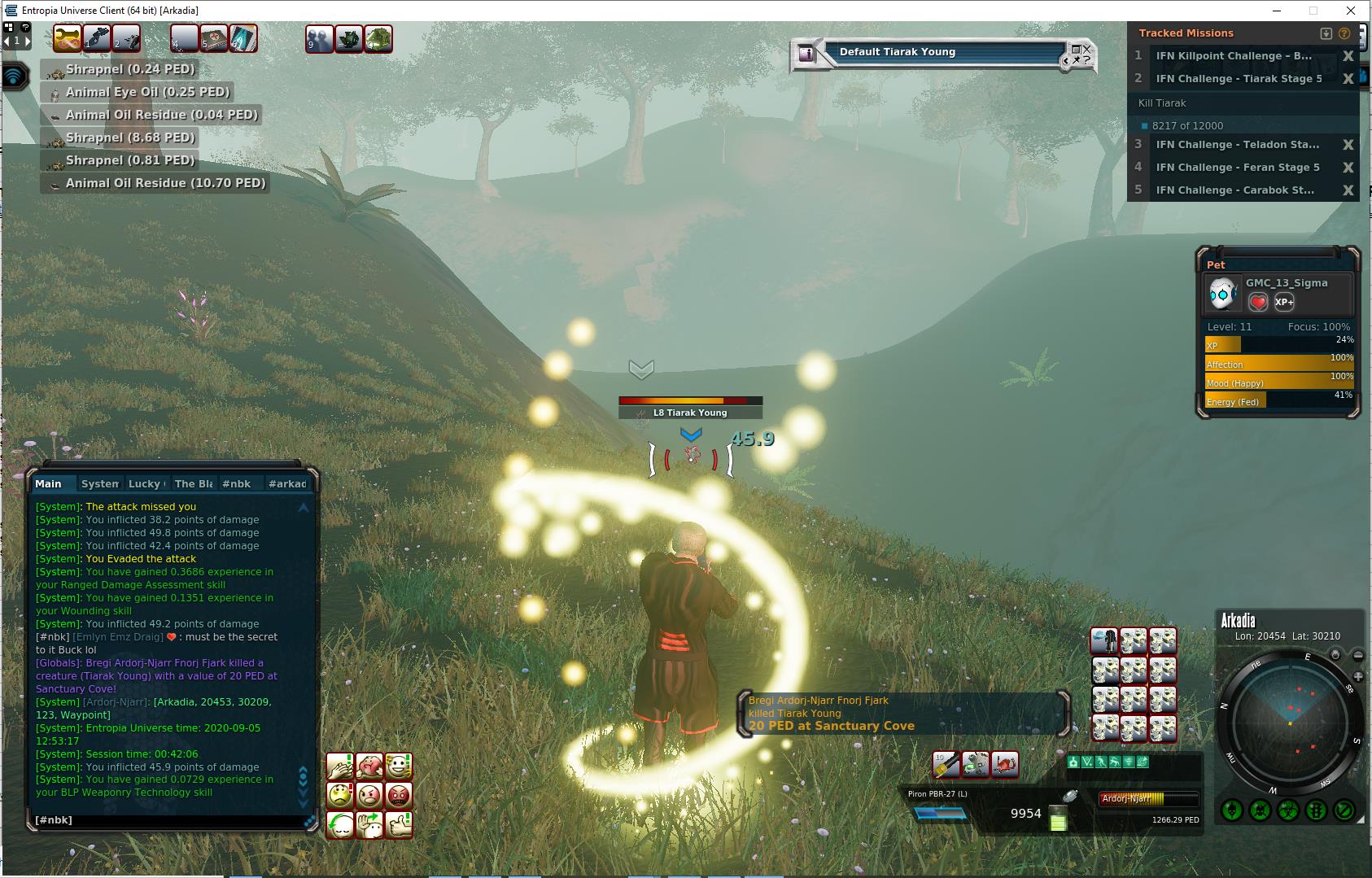This screenshot has width=1372, height=878.
Task: Select the furious red face emote
Action: click(x=399, y=795)
